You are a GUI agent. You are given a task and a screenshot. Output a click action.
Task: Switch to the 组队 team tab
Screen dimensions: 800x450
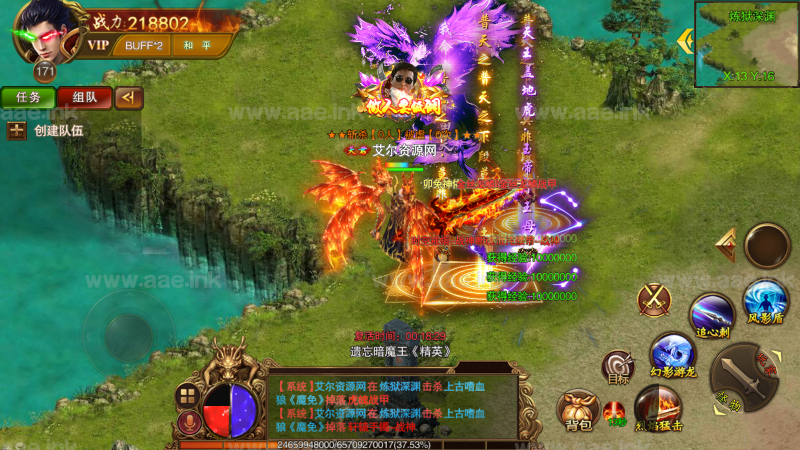point(84,97)
